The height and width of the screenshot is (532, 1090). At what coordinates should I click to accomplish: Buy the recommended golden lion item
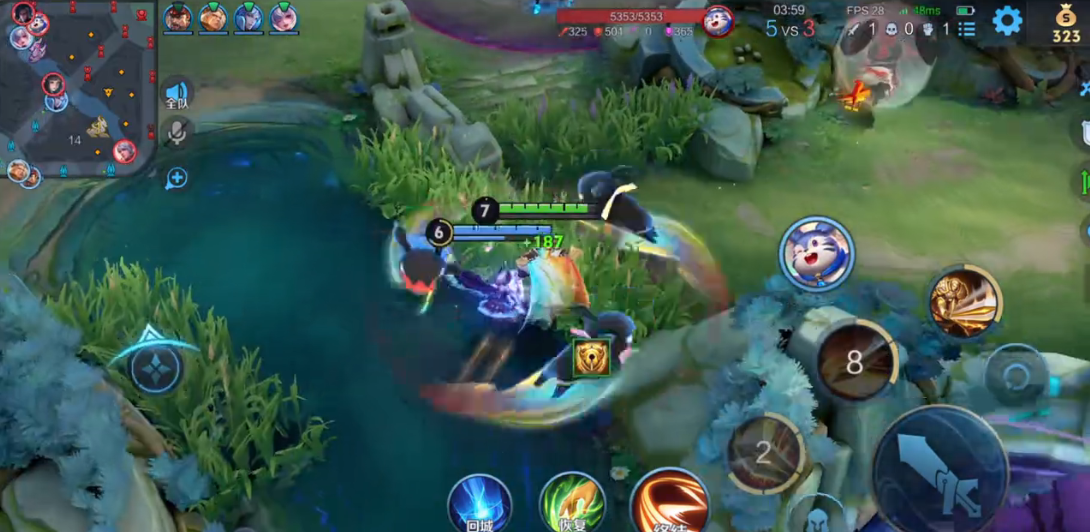(x=591, y=357)
